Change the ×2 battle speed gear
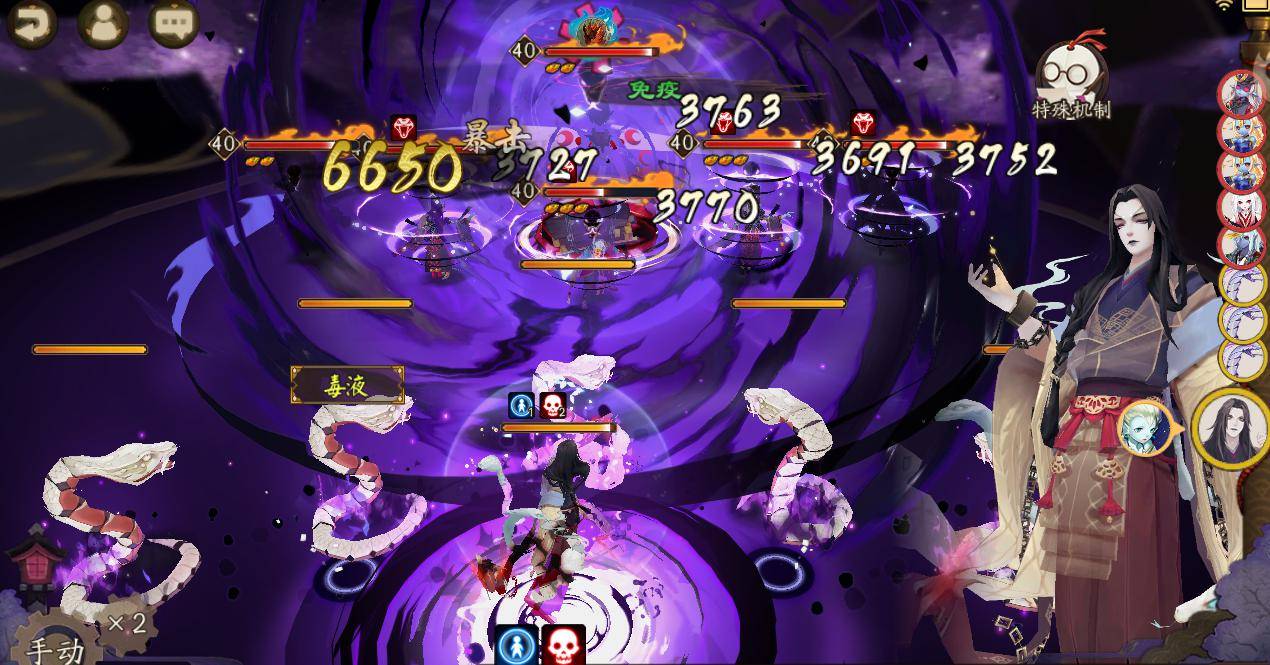Screen dimensions: 1270x665 (127, 623)
